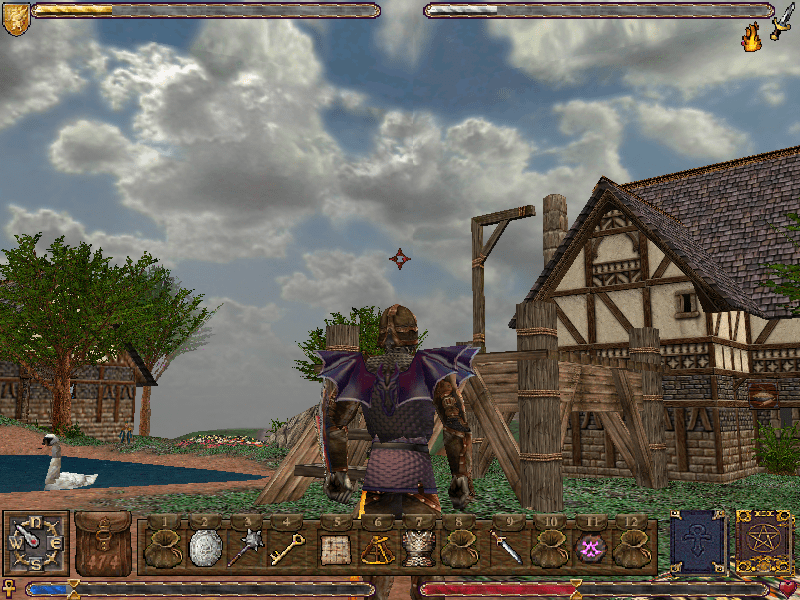Choose the silver chest armor slot

pyautogui.click(x=416, y=548)
